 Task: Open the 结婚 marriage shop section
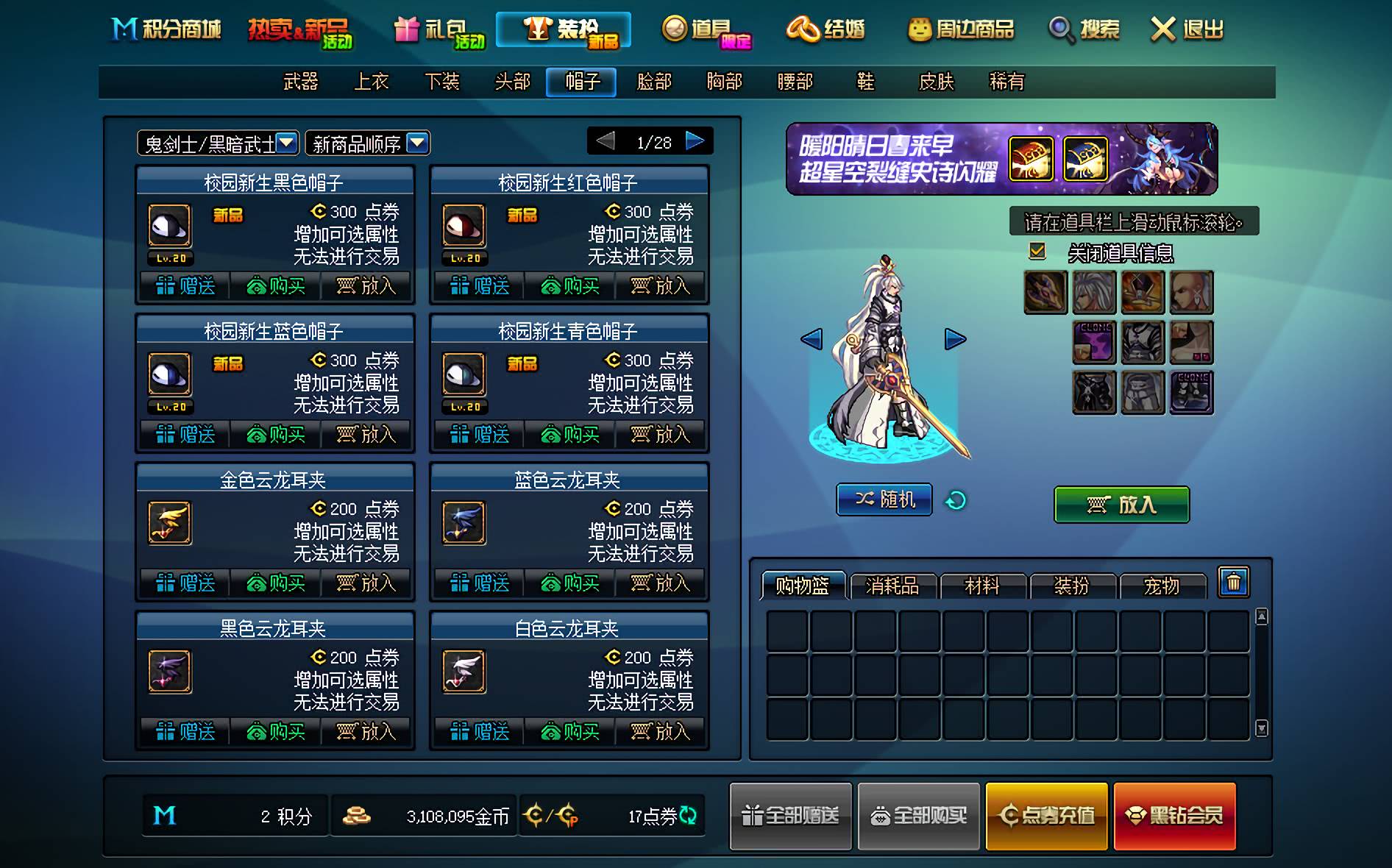point(826,29)
